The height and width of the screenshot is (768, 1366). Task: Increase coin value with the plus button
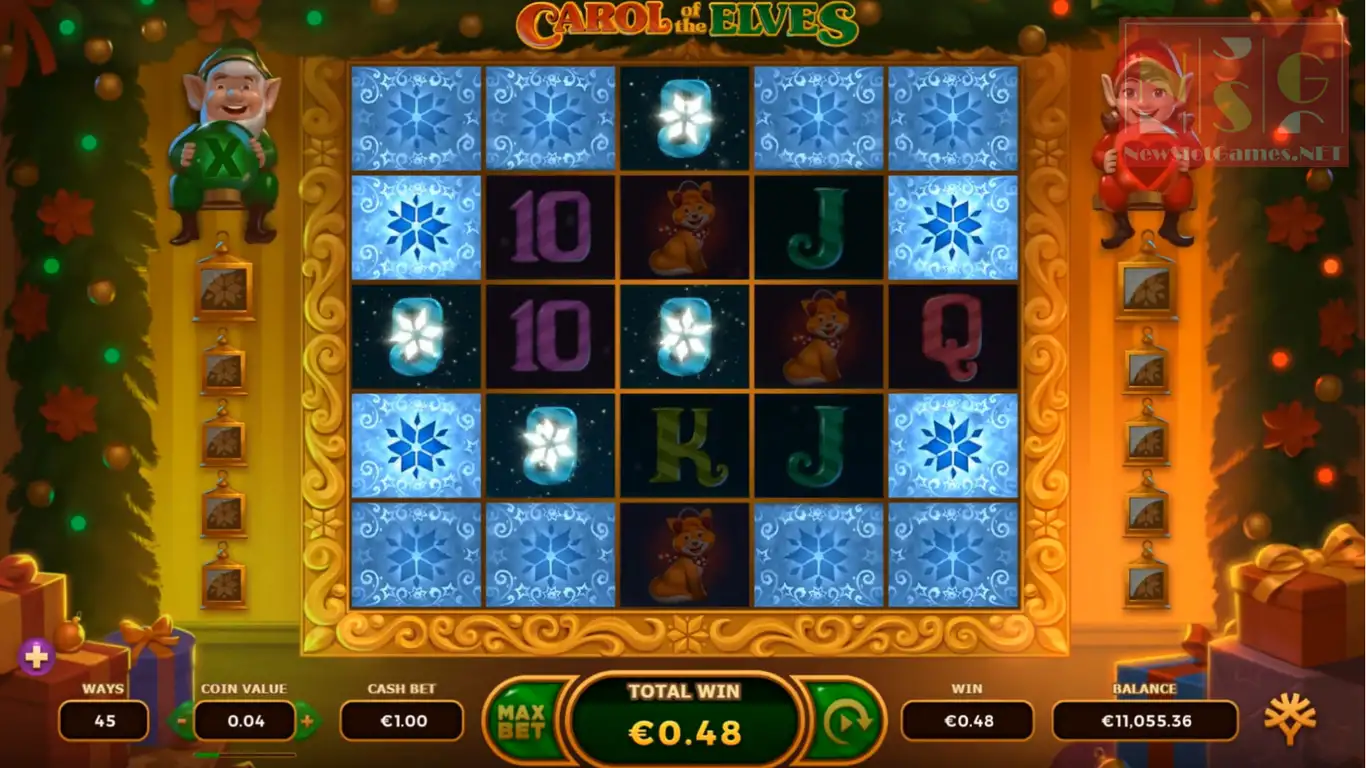307,720
